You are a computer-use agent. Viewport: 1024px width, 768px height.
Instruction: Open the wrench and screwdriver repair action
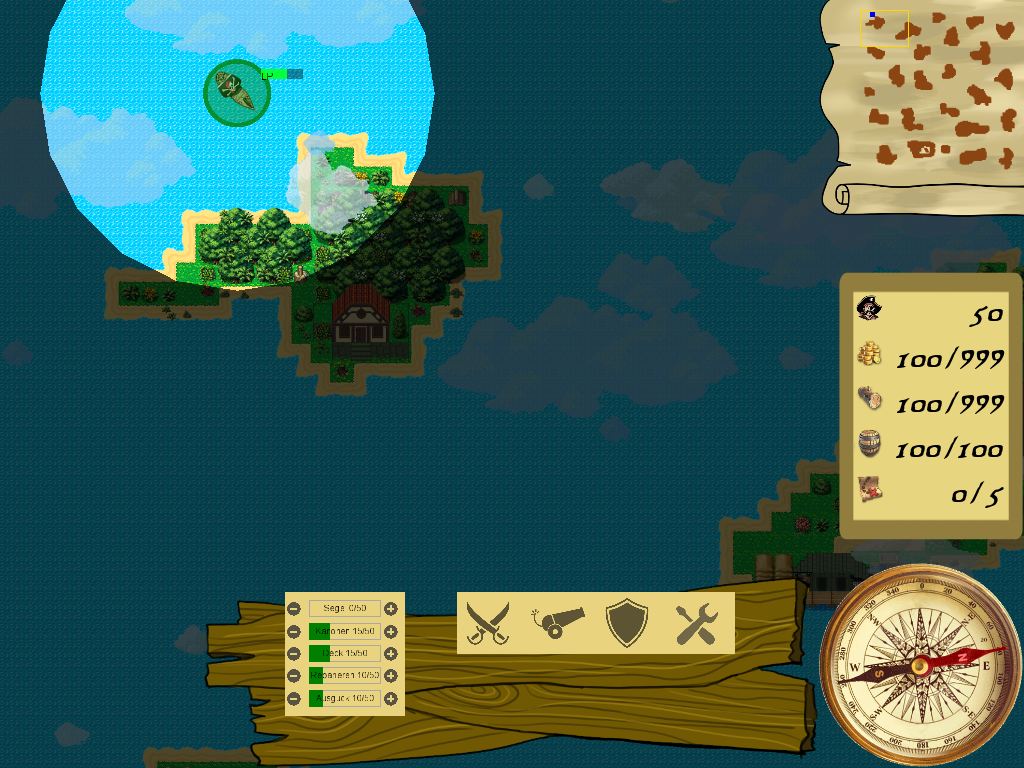pos(697,624)
